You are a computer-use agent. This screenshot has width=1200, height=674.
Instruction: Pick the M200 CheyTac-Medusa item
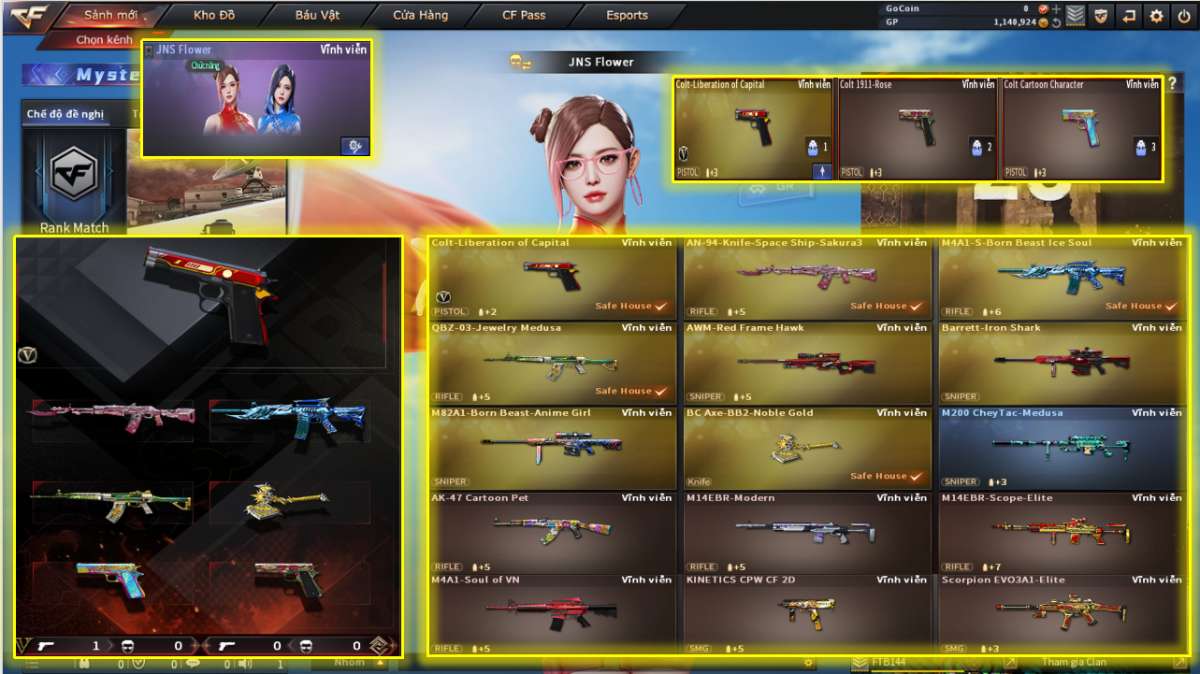pyautogui.click(x=1063, y=447)
